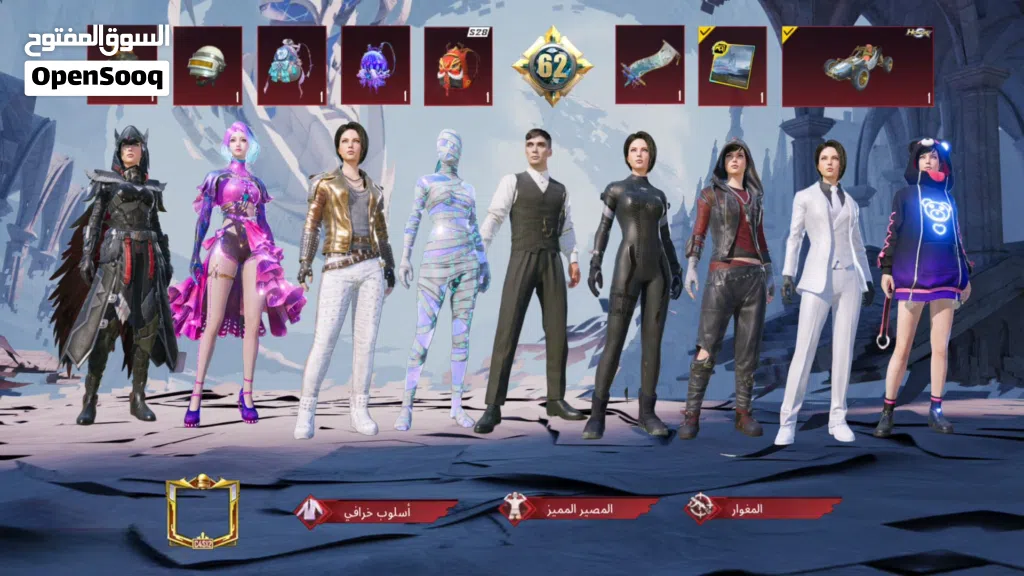Select the buggy vehicle skin slot

click(857, 66)
